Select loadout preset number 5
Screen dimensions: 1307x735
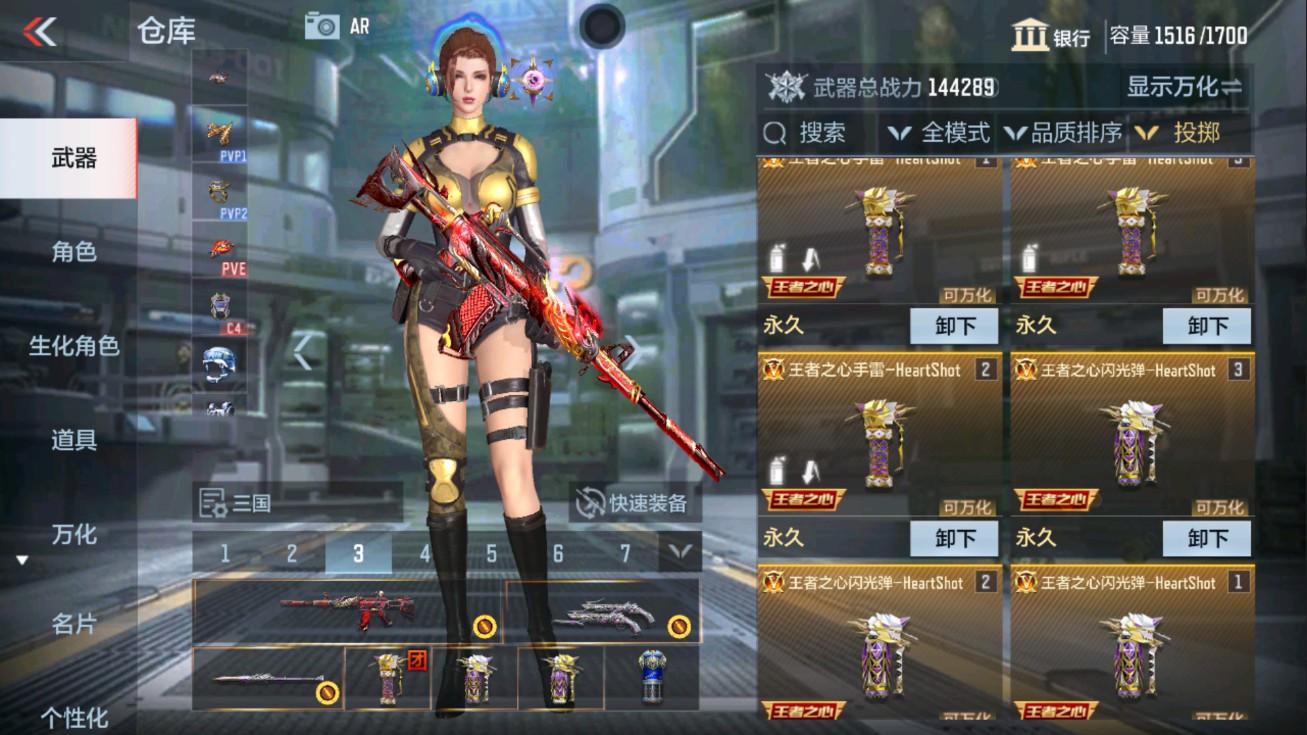click(x=490, y=551)
